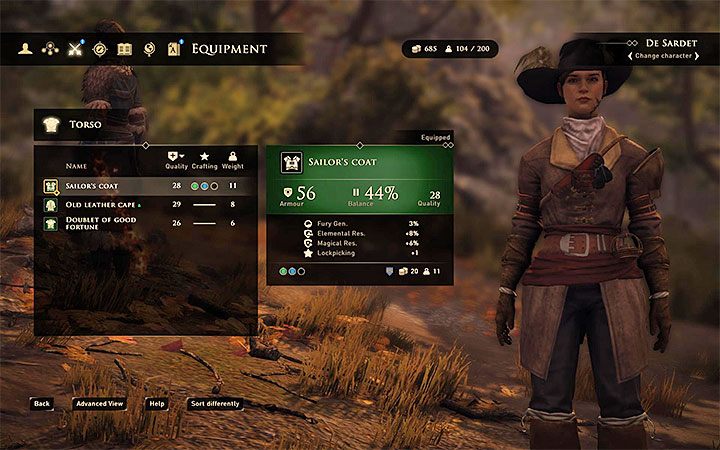Change character from De Sardet
The image size is (720, 450).
(x=661, y=56)
